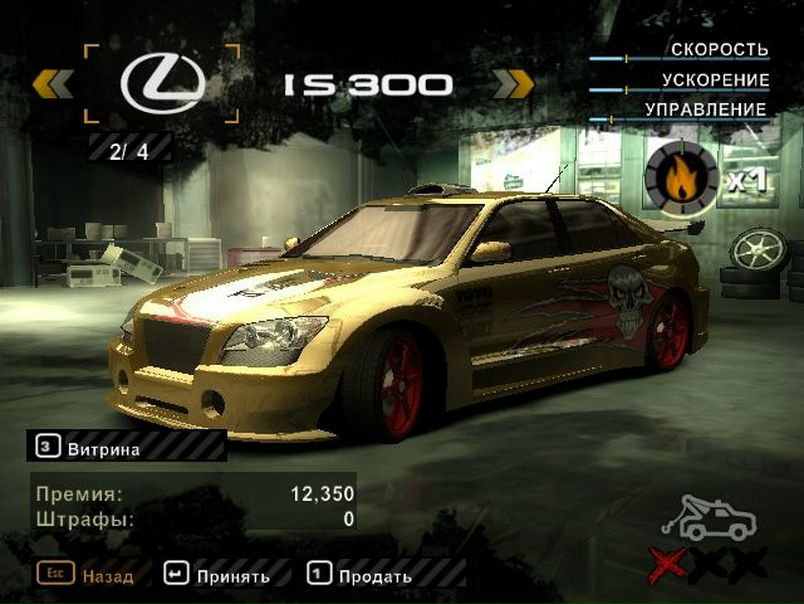
Task: Click the tow truck impound icon
Action: tap(713, 518)
